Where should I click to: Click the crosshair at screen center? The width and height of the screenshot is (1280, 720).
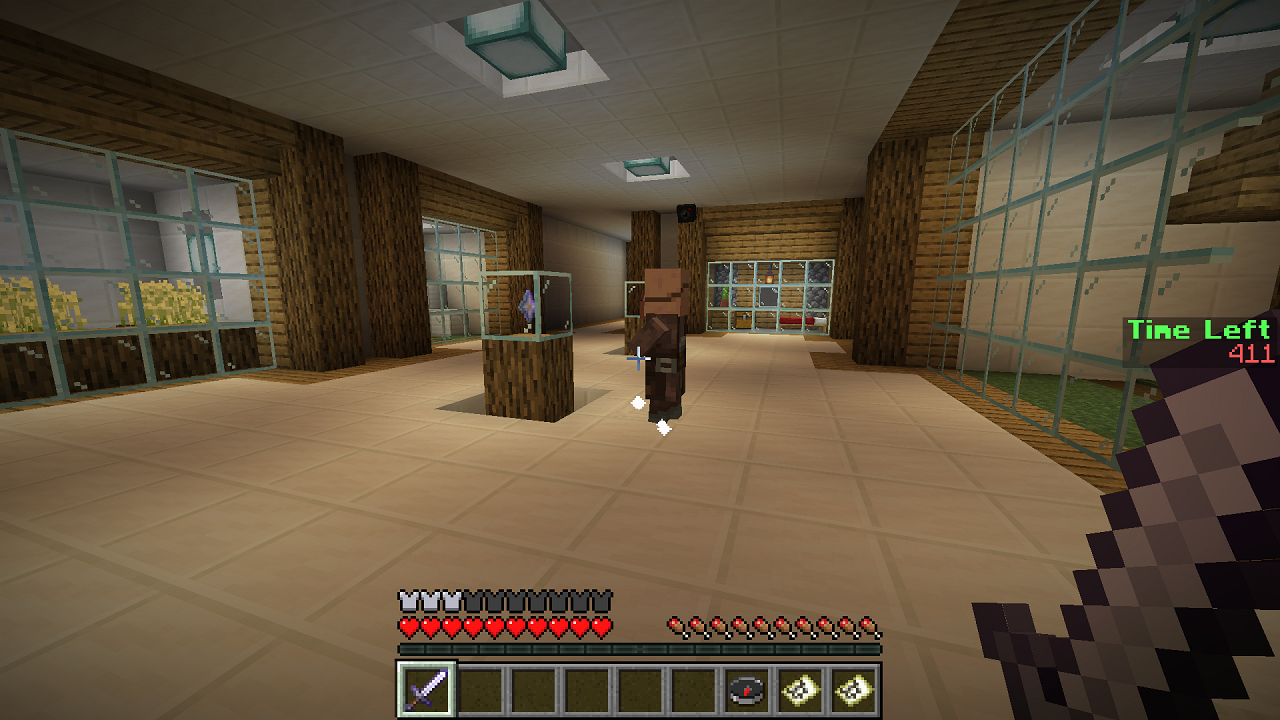click(x=640, y=360)
